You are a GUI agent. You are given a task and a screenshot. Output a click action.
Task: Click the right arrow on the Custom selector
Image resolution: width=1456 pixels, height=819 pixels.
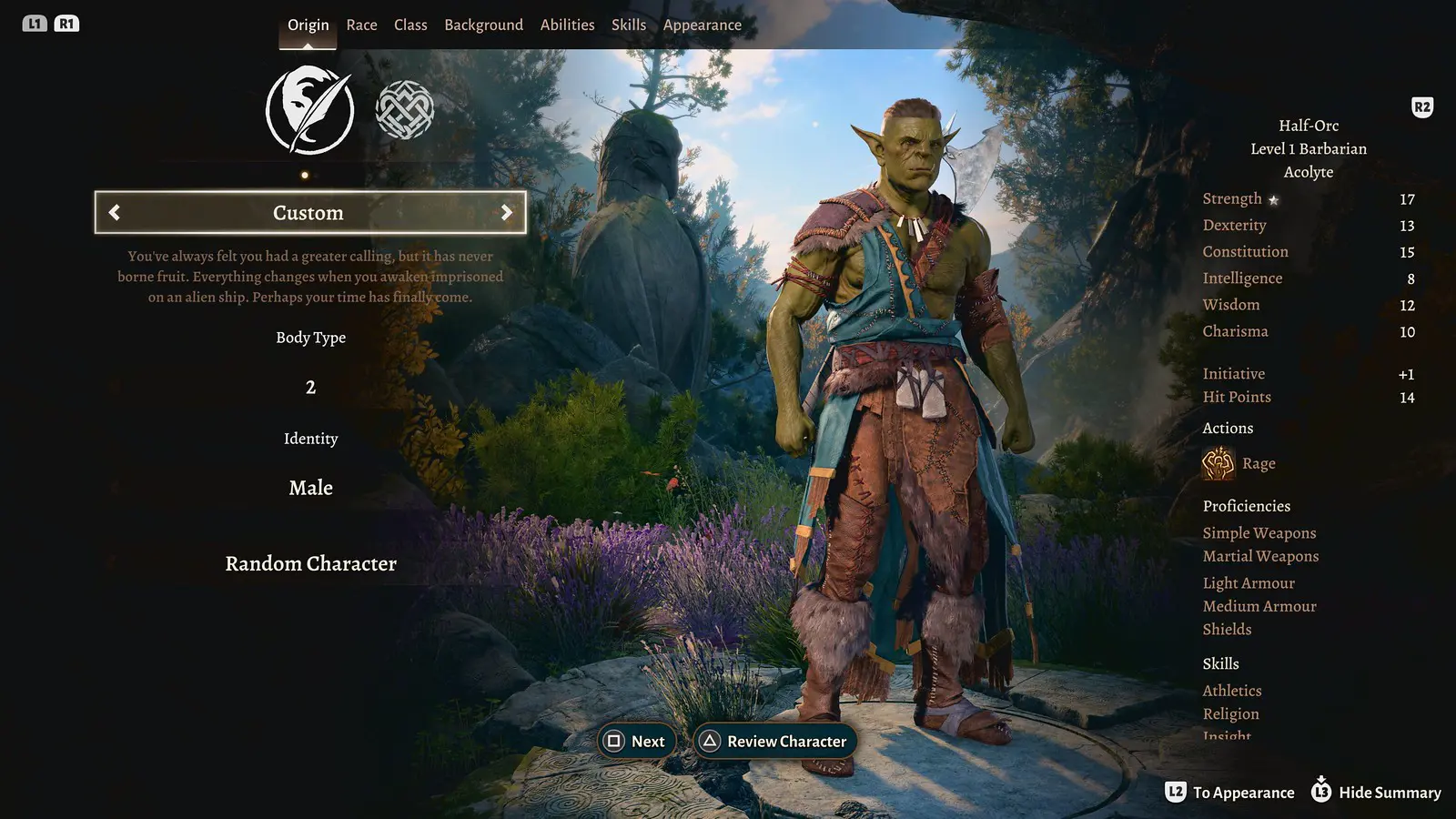click(508, 212)
